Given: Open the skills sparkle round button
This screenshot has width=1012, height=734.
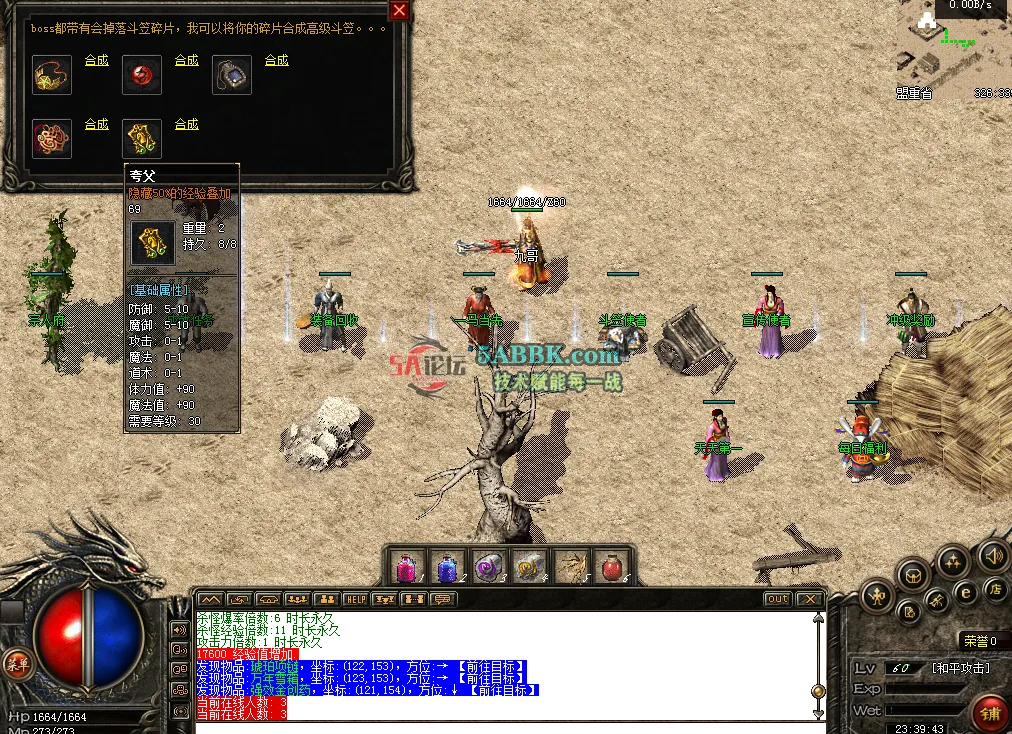Looking at the screenshot, I should [x=952, y=560].
